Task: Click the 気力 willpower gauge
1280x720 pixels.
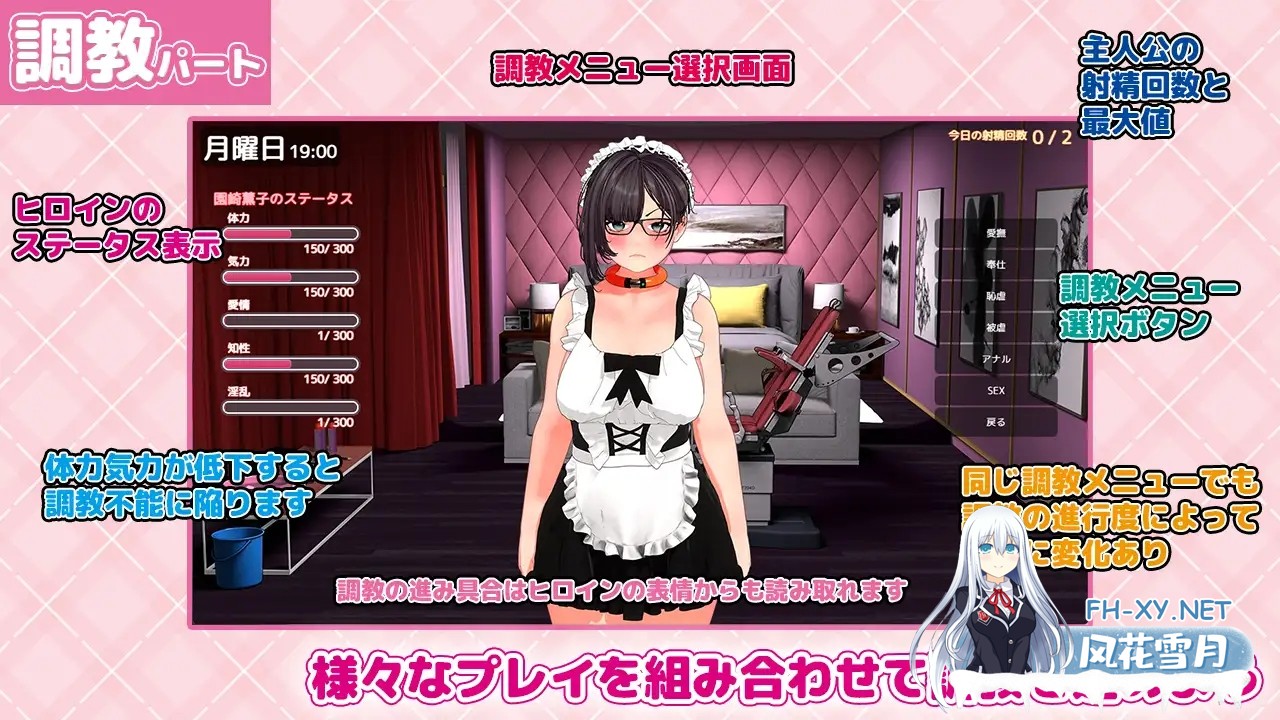Action: coord(290,275)
